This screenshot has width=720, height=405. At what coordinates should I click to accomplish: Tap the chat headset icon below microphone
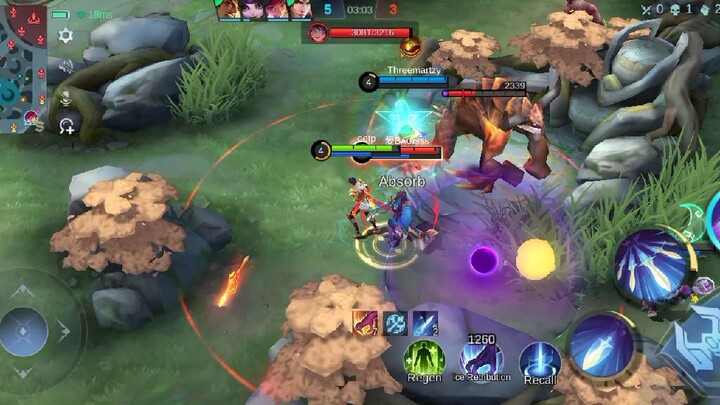pyautogui.click(x=66, y=126)
